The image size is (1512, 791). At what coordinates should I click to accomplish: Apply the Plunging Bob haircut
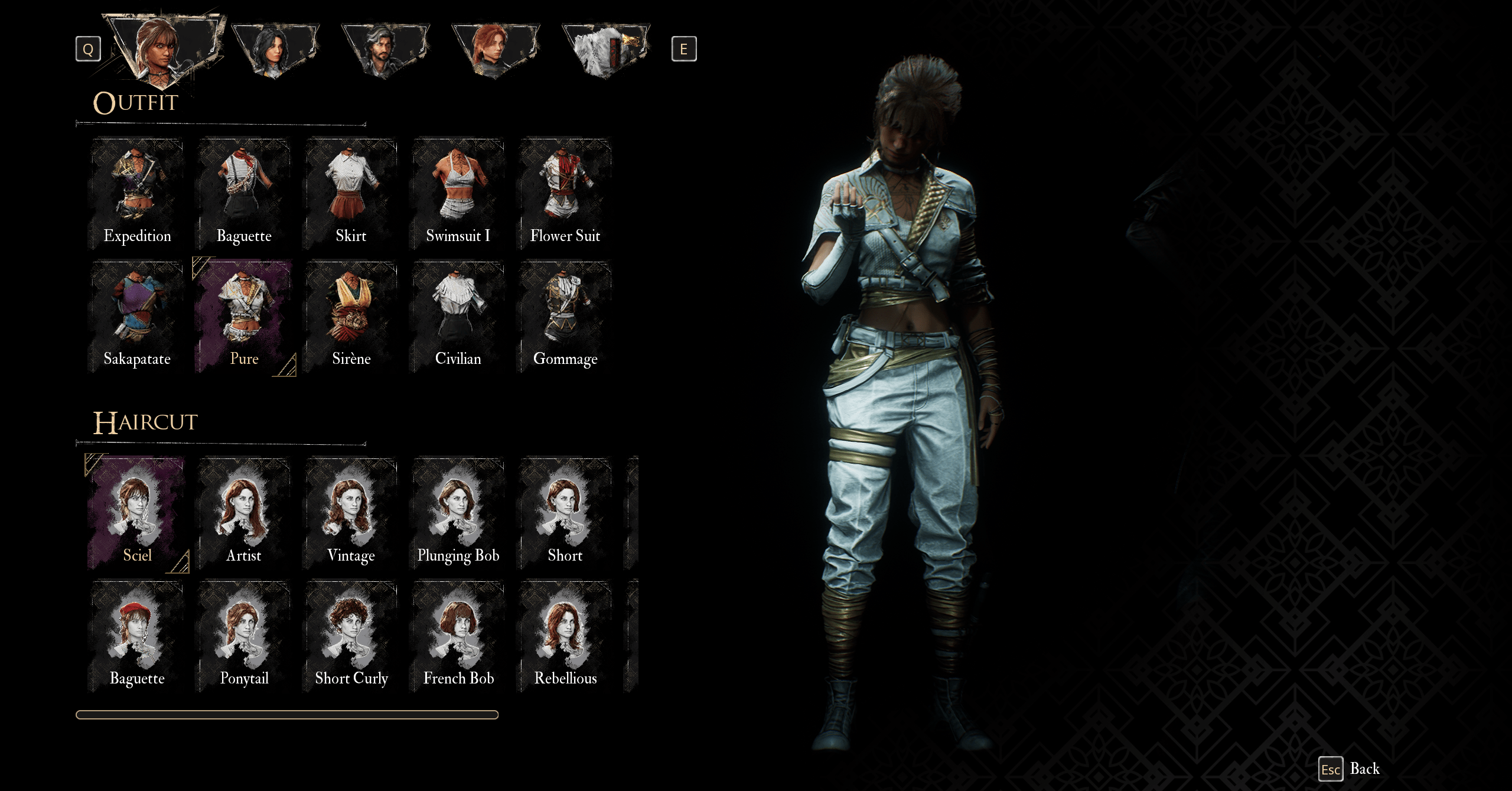(x=458, y=513)
